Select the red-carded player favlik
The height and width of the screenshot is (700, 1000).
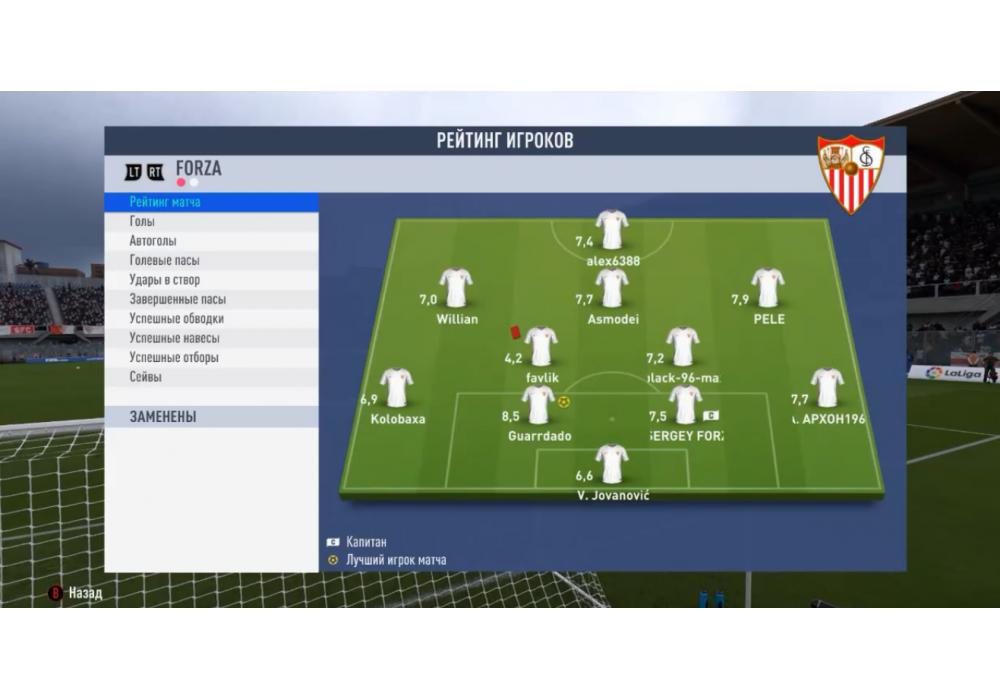tap(541, 347)
